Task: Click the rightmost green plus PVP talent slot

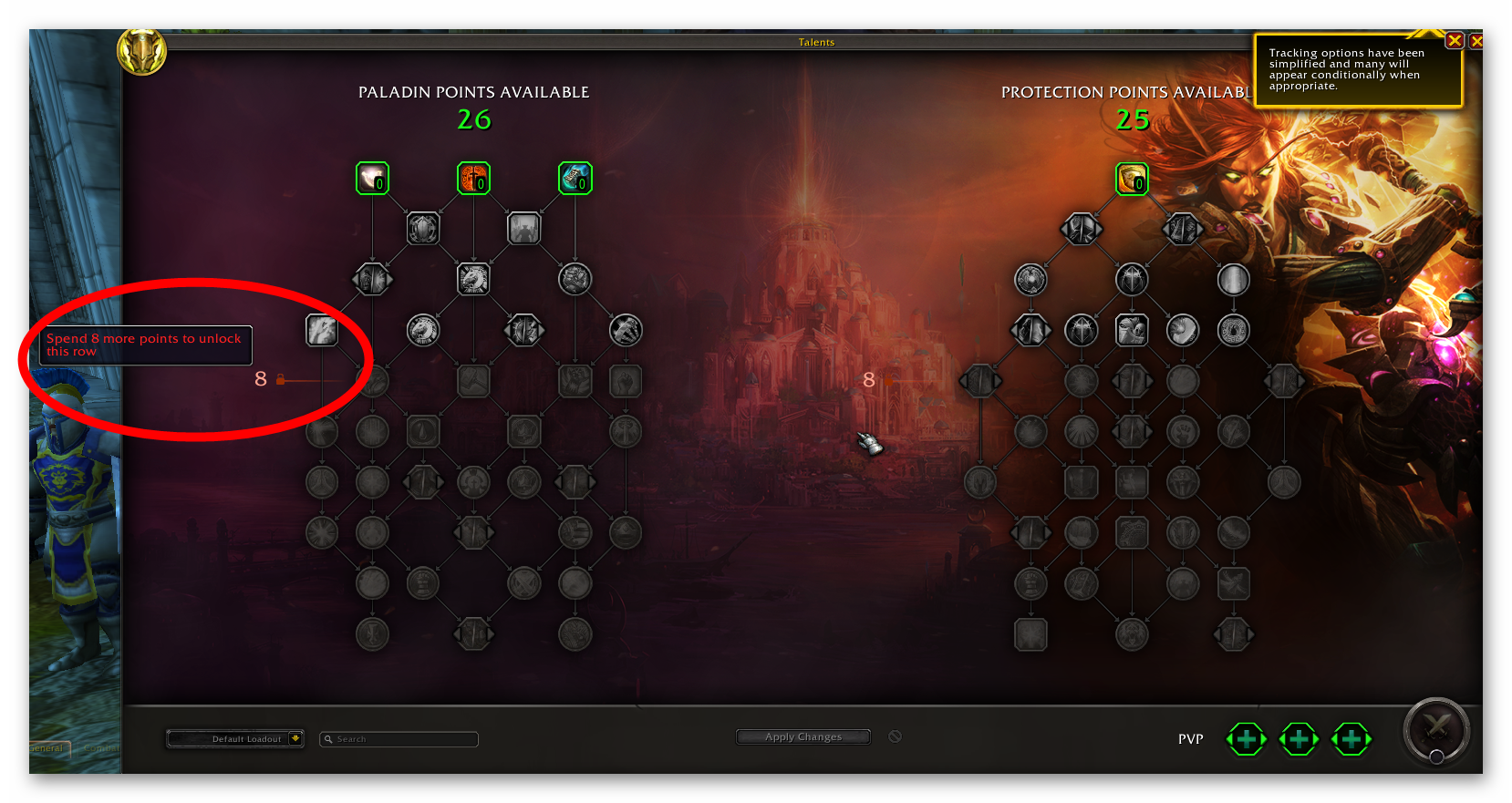Action: (1351, 739)
